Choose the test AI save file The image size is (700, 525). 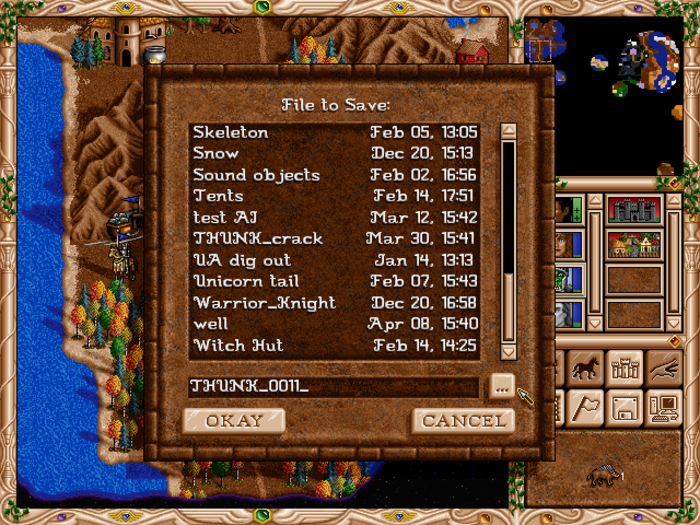tap(334, 217)
